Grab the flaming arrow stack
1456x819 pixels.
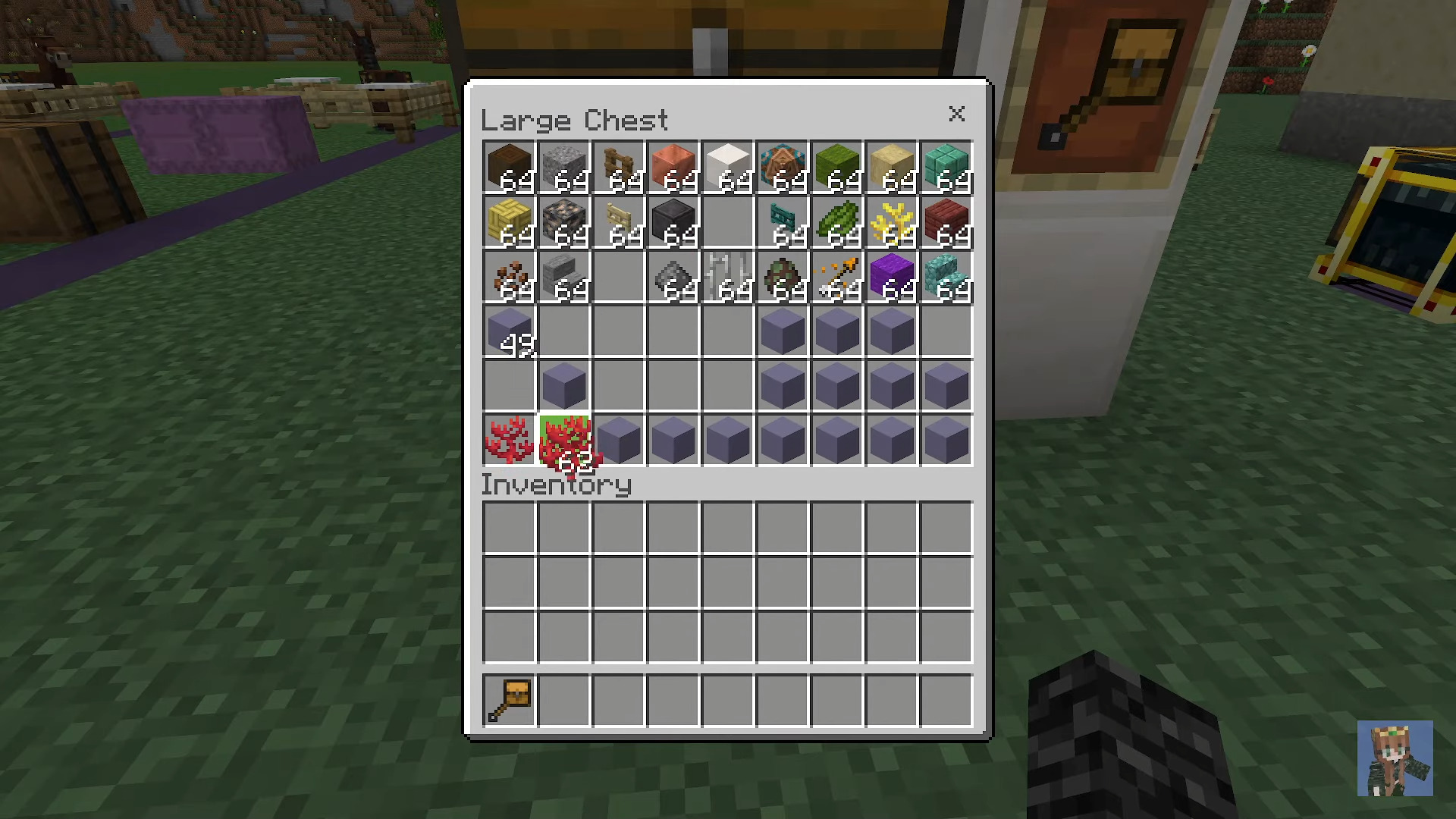pos(837,278)
